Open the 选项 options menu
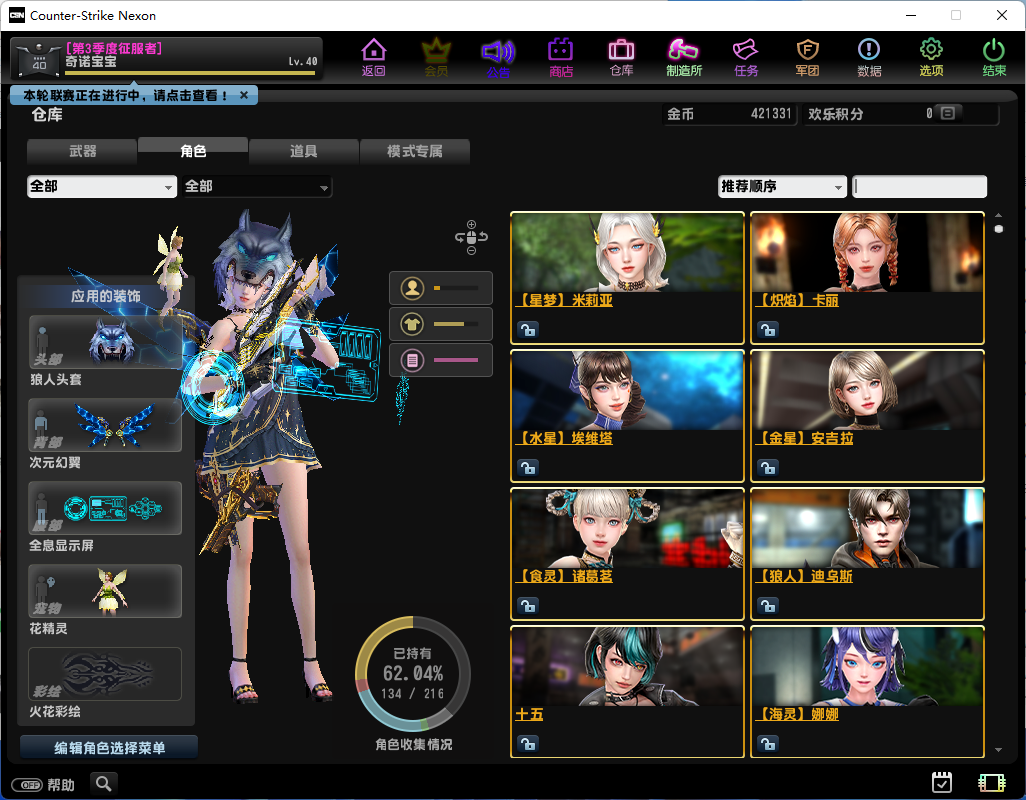This screenshot has width=1026, height=800. pyautogui.click(x=931, y=57)
